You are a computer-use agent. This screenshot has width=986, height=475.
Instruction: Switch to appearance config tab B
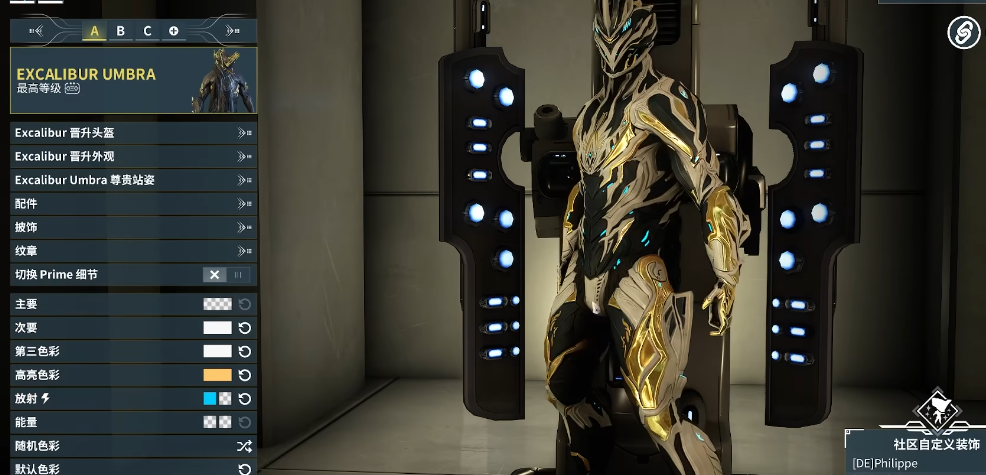point(121,31)
